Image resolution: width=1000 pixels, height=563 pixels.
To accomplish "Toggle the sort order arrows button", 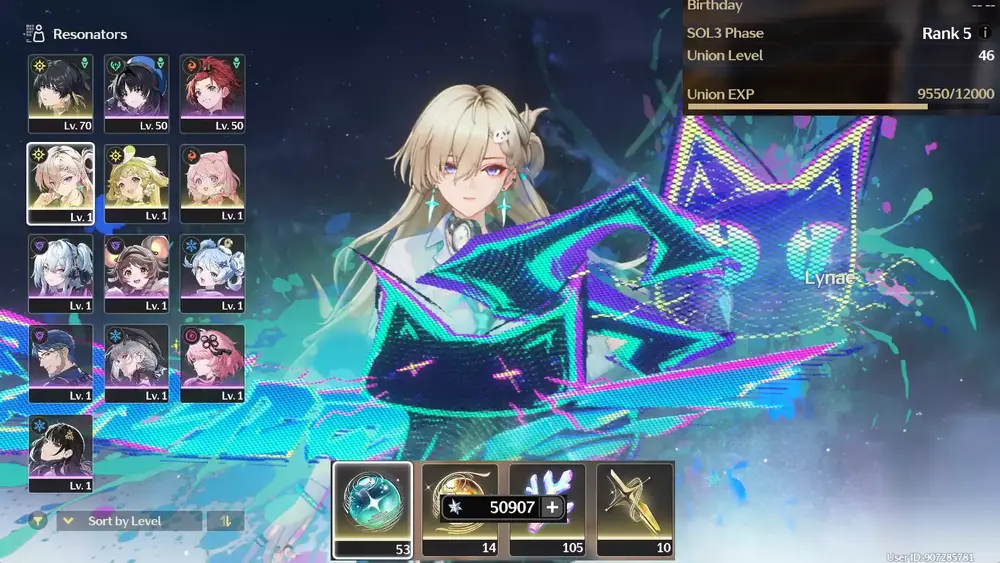I will tap(225, 521).
